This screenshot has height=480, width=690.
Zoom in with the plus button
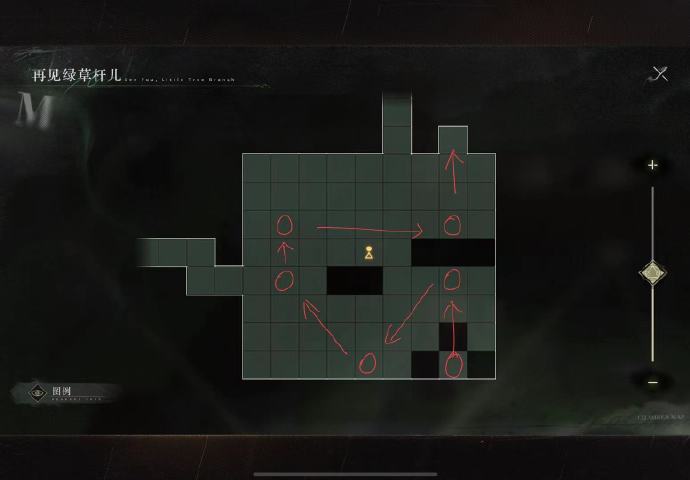pos(653,165)
